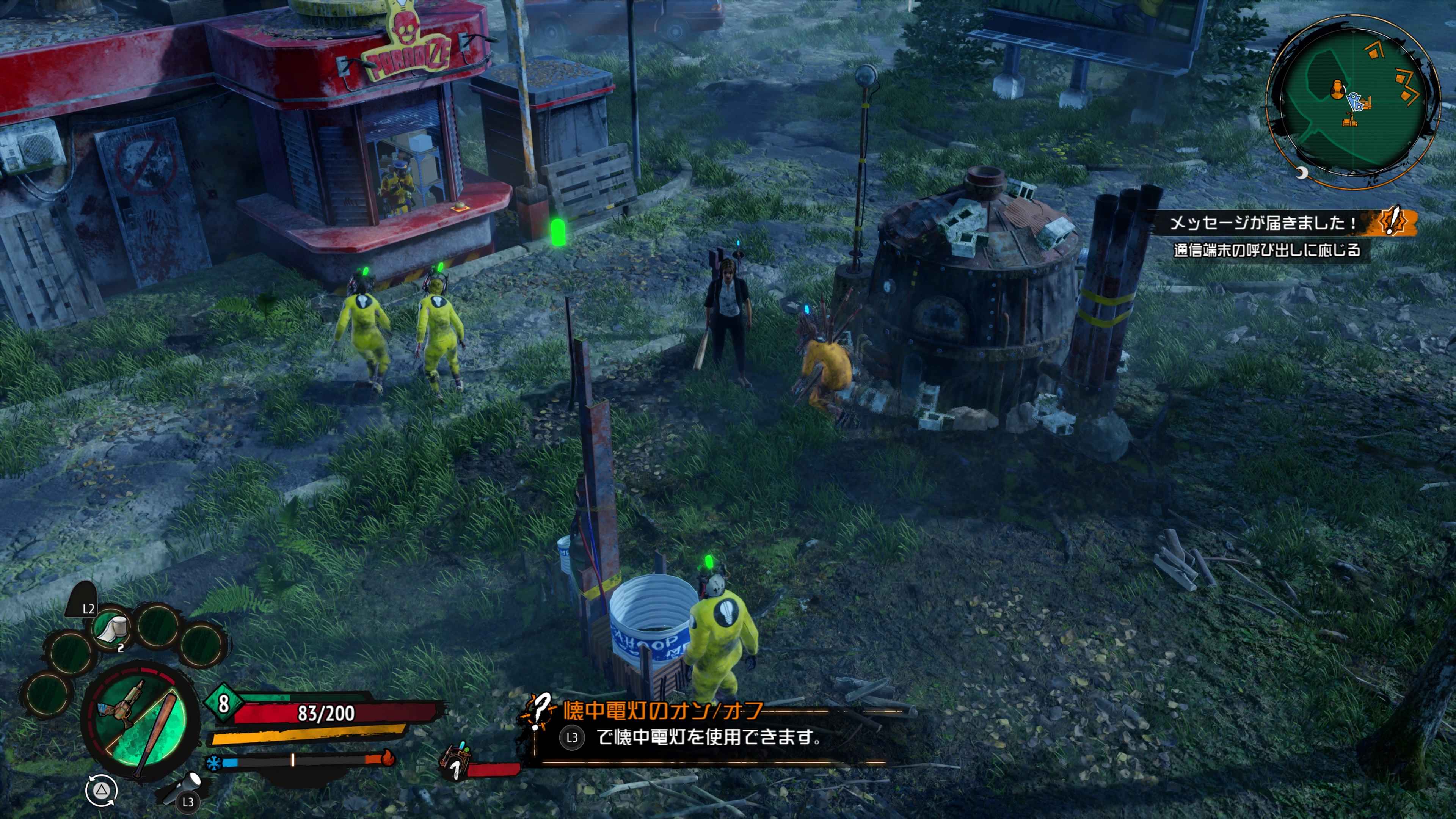Choose the pistol in the weapon wheel

[121, 706]
